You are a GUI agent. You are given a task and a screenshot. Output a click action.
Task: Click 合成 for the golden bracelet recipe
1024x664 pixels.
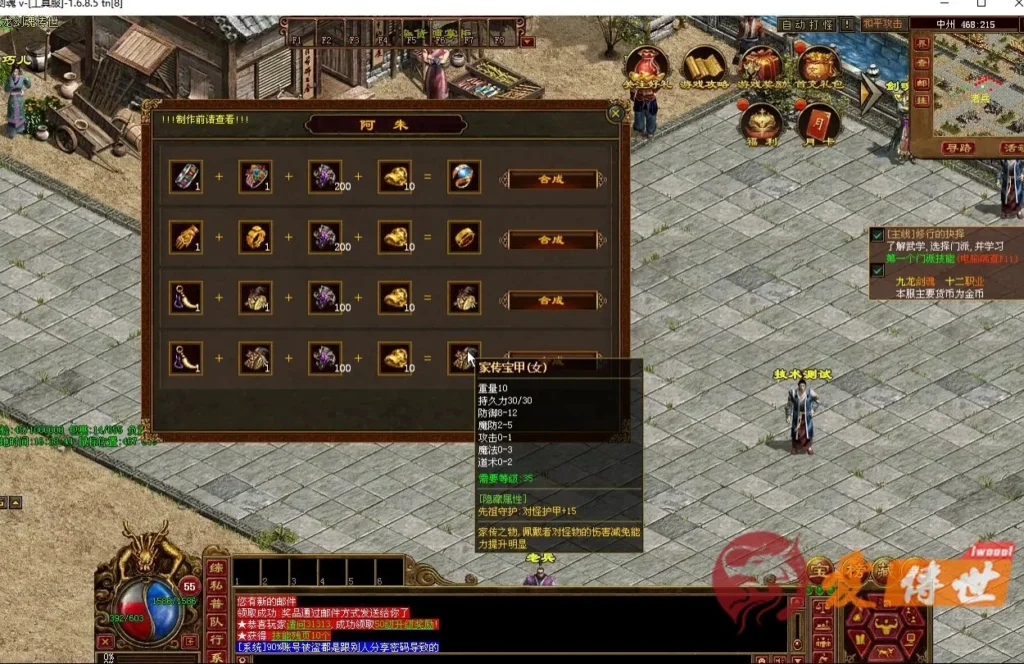552,240
